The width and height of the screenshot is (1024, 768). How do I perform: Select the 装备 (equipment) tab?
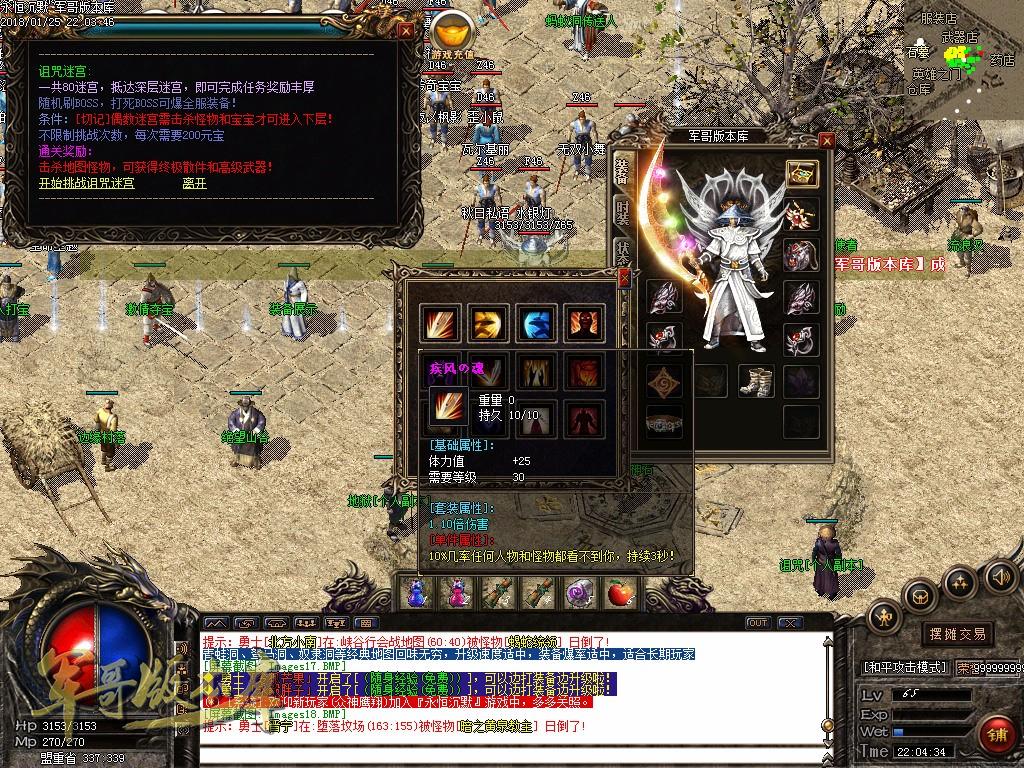point(622,172)
